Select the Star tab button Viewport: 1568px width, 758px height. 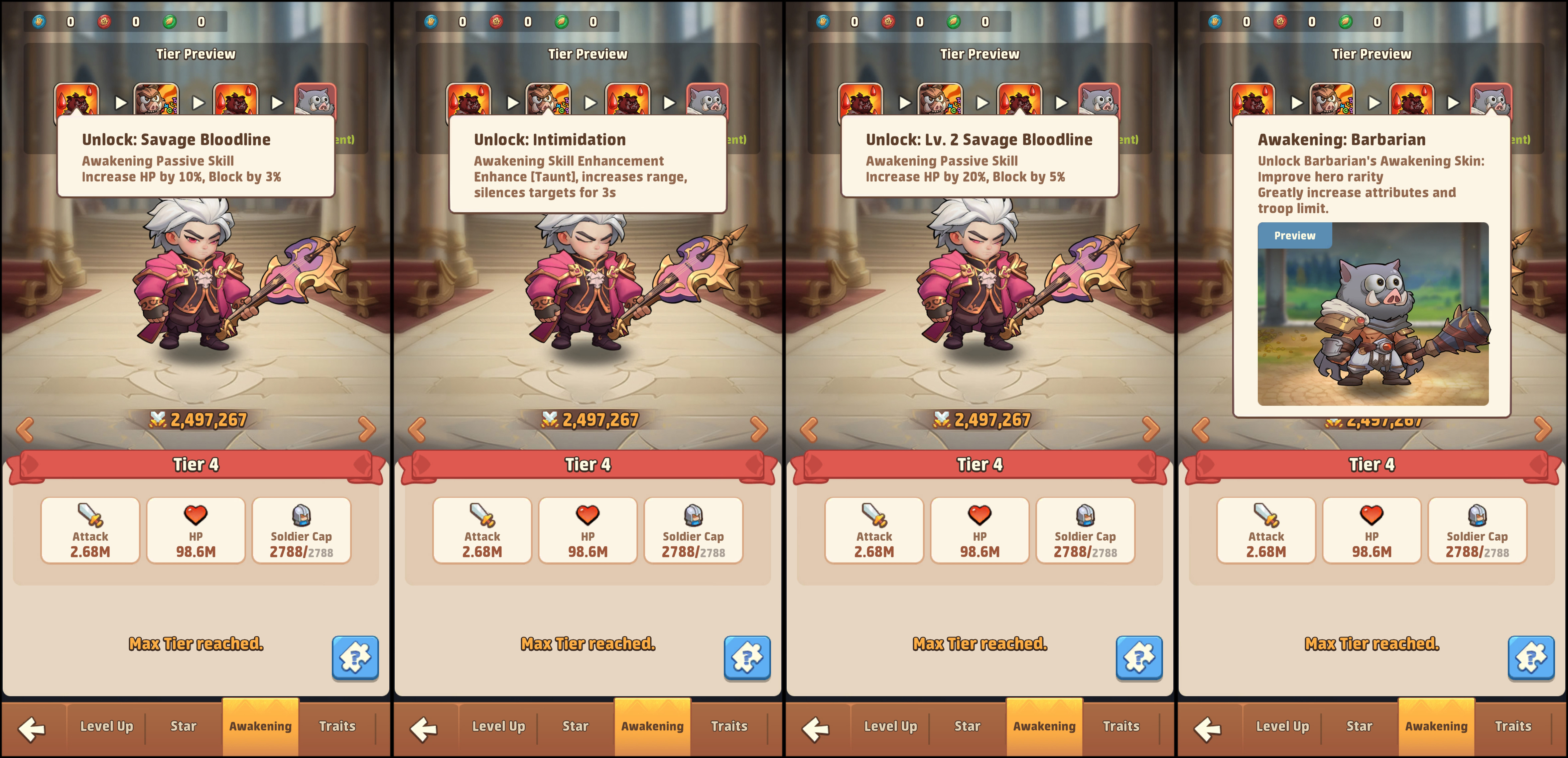click(x=183, y=726)
